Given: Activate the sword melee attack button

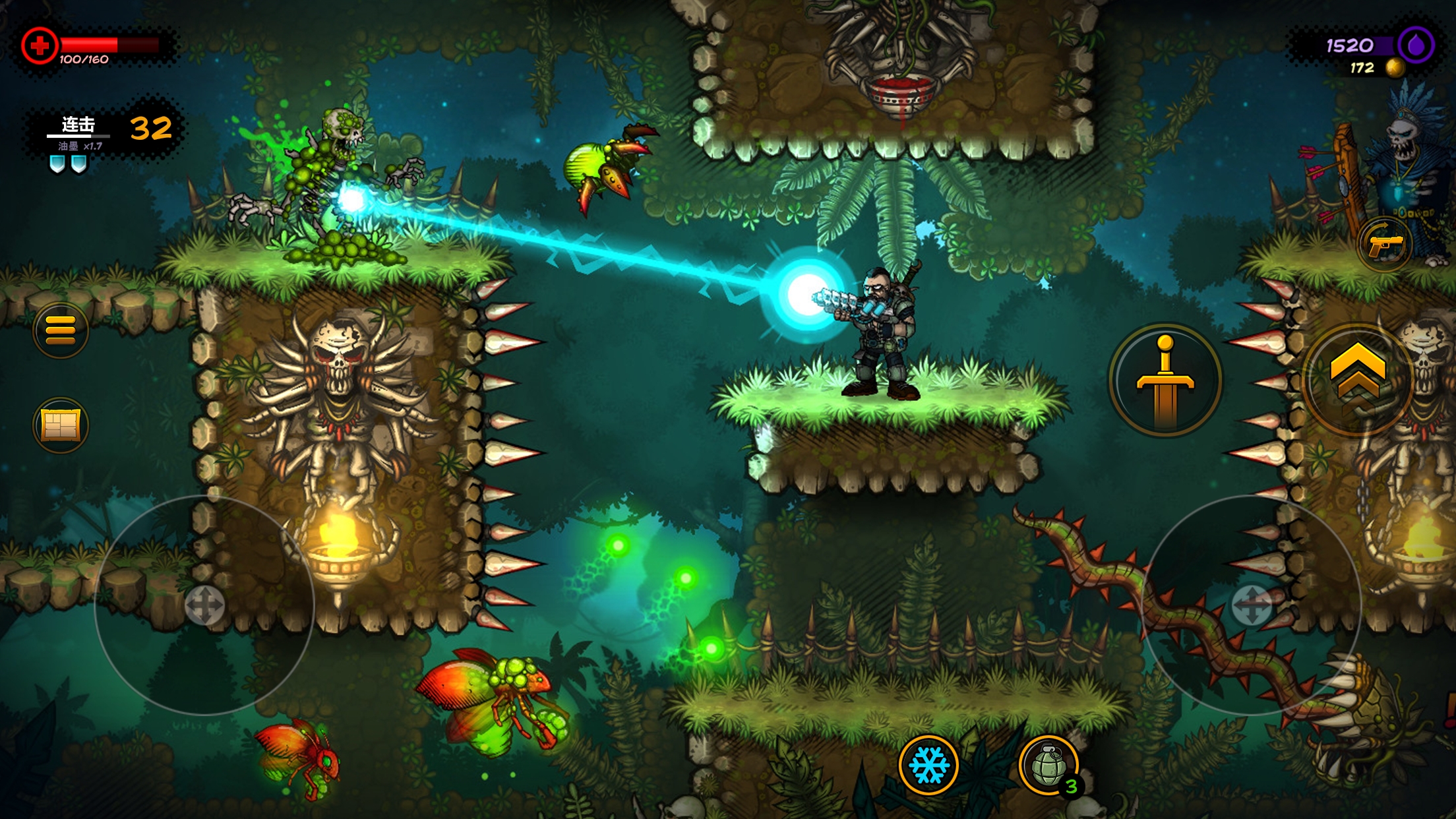Looking at the screenshot, I should (x=1165, y=380).
